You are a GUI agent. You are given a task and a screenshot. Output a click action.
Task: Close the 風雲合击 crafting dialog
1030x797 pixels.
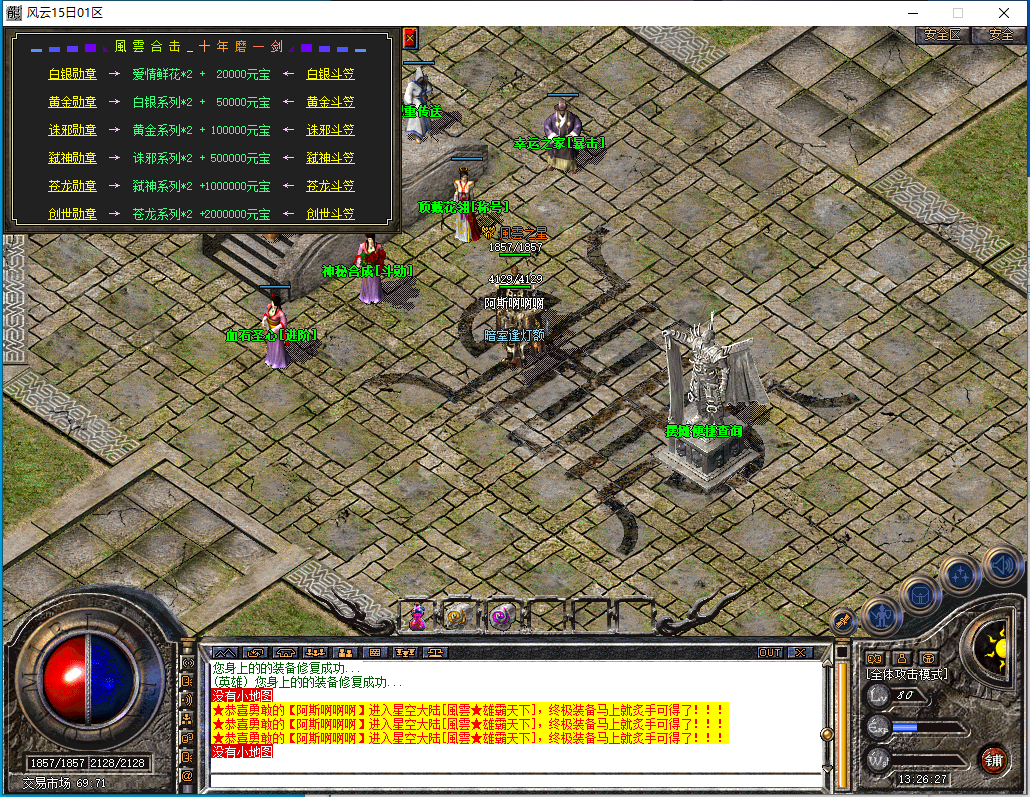point(409,38)
